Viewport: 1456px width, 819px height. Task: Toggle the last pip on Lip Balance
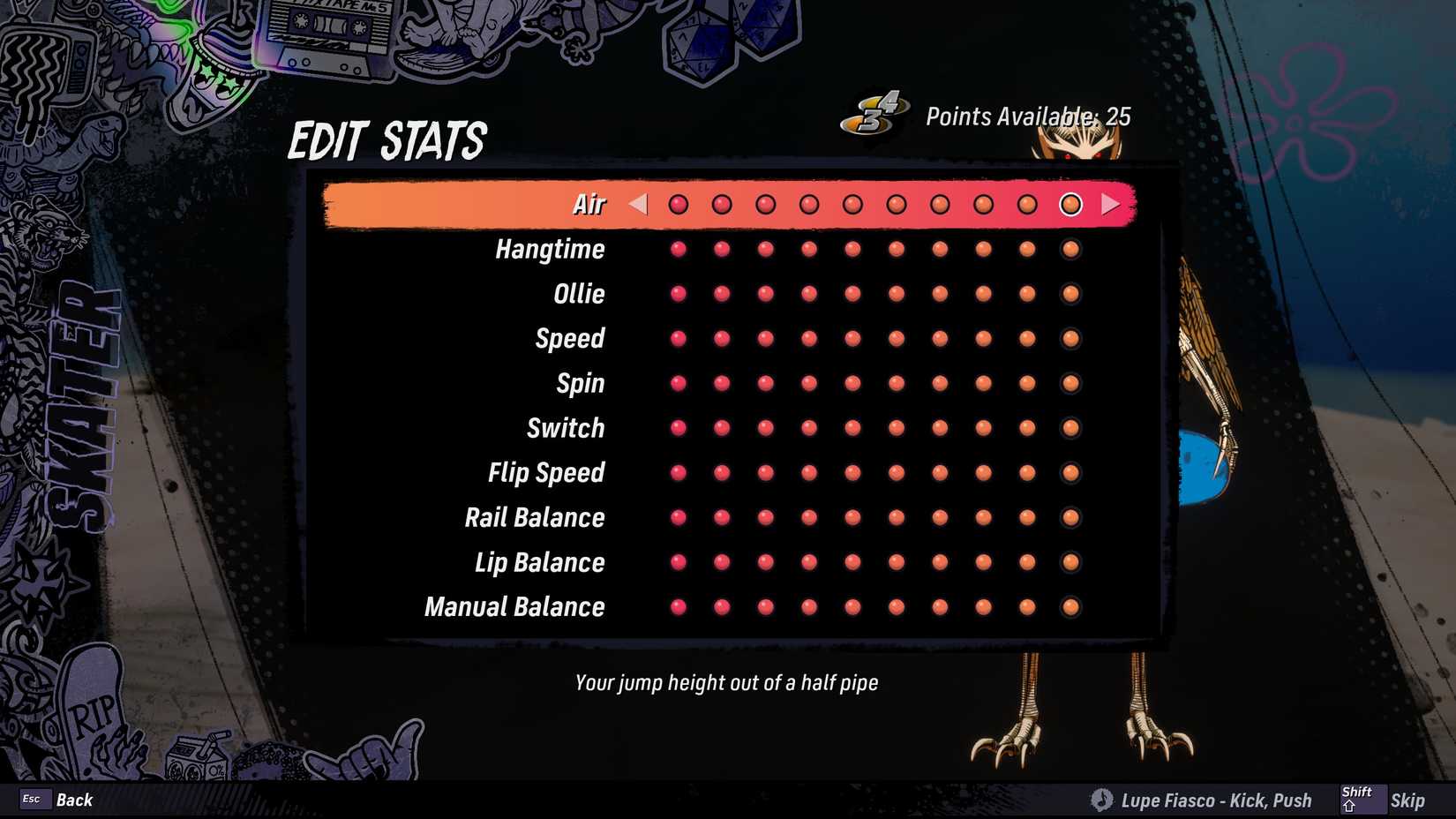(1070, 562)
